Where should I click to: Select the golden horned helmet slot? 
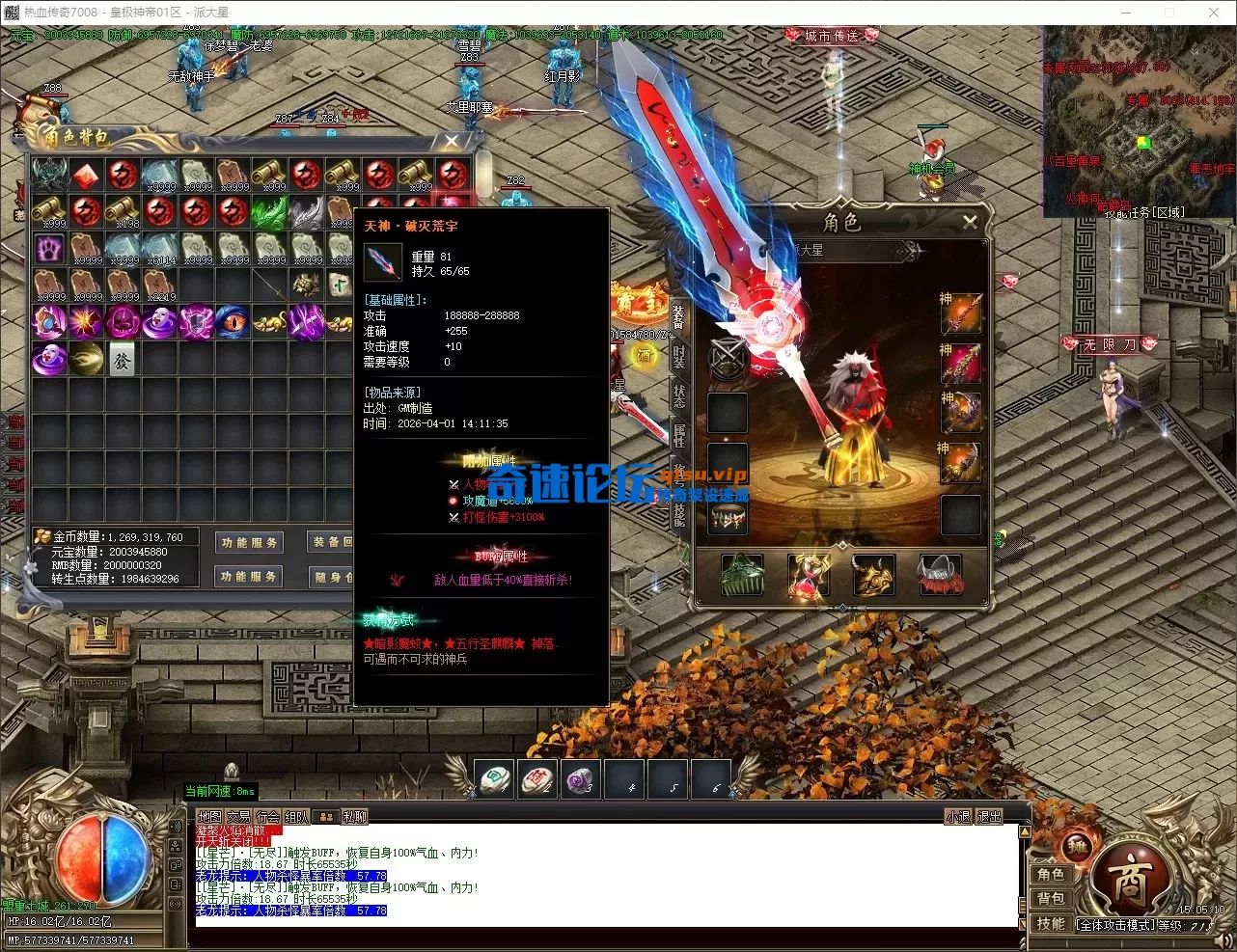(x=873, y=576)
